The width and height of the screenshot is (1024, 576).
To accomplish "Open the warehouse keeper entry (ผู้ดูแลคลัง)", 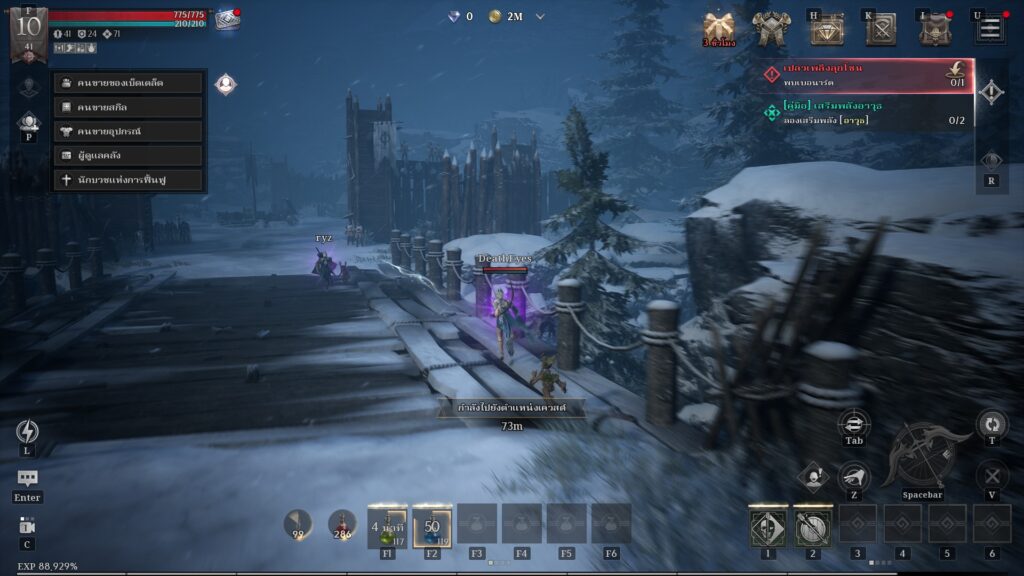I will click(129, 156).
